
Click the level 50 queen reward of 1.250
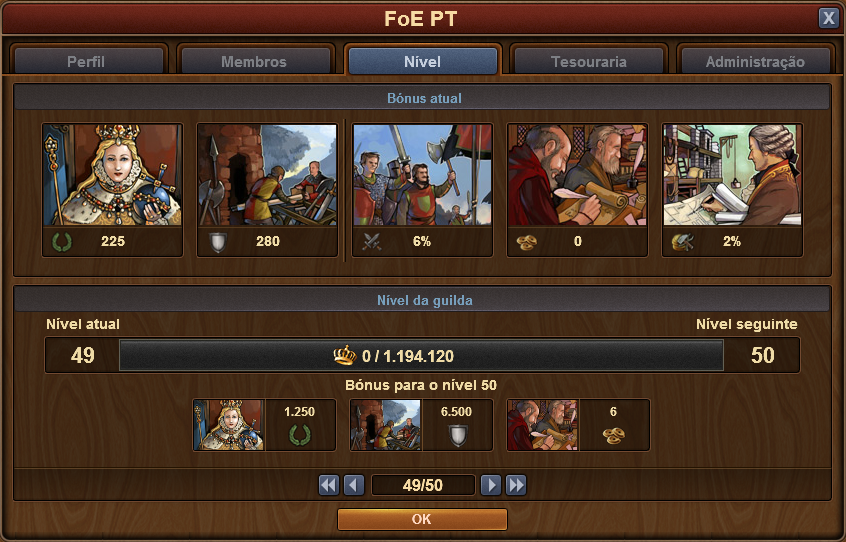[229, 425]
